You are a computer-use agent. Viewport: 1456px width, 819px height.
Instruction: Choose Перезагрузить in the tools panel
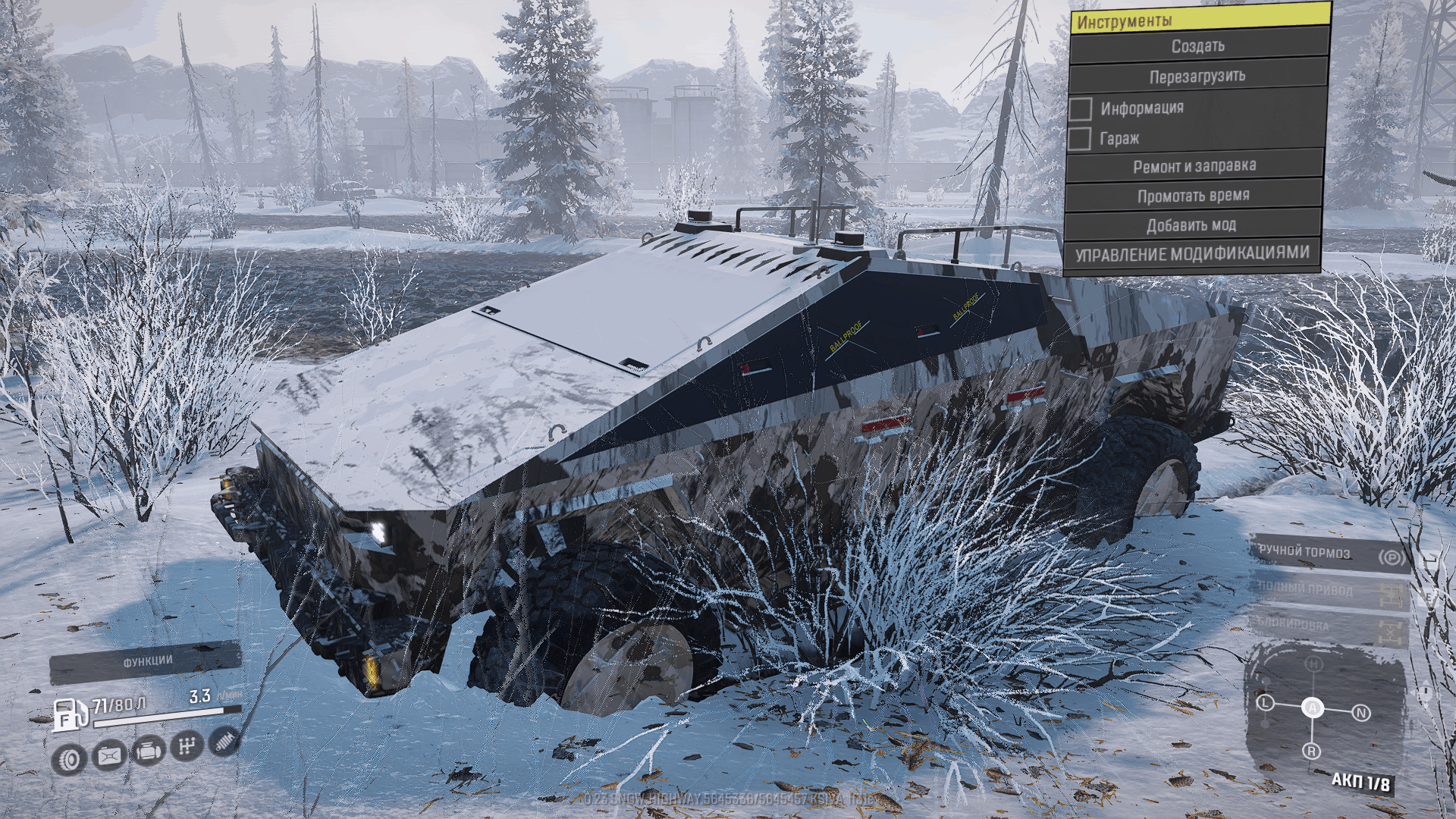click(x=1197, y=77)
